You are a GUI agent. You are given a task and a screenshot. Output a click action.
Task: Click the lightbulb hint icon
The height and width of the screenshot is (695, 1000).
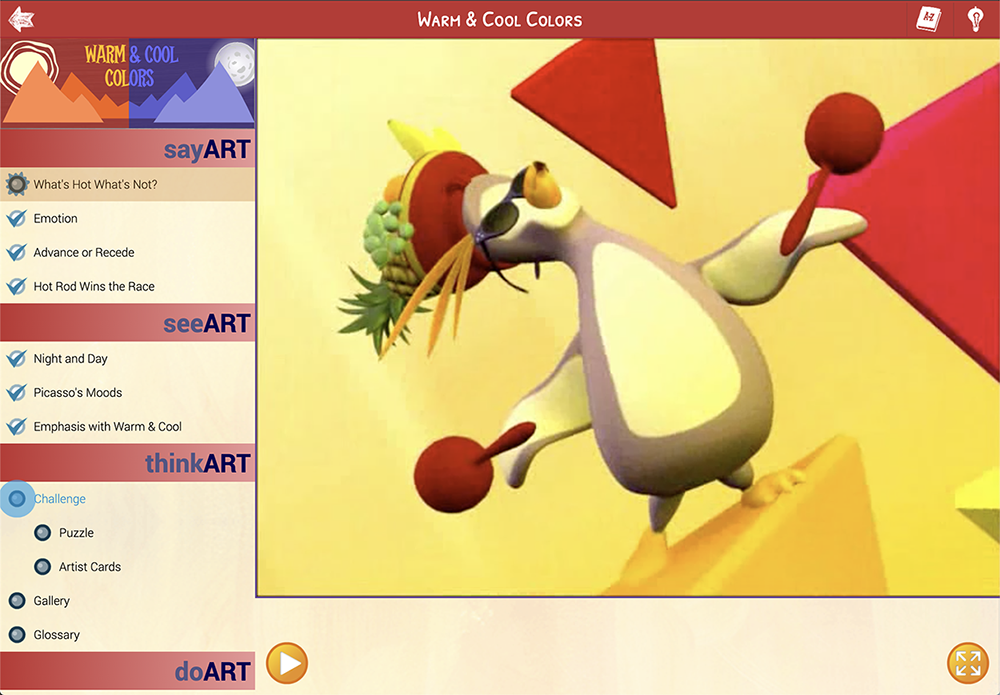975,19
